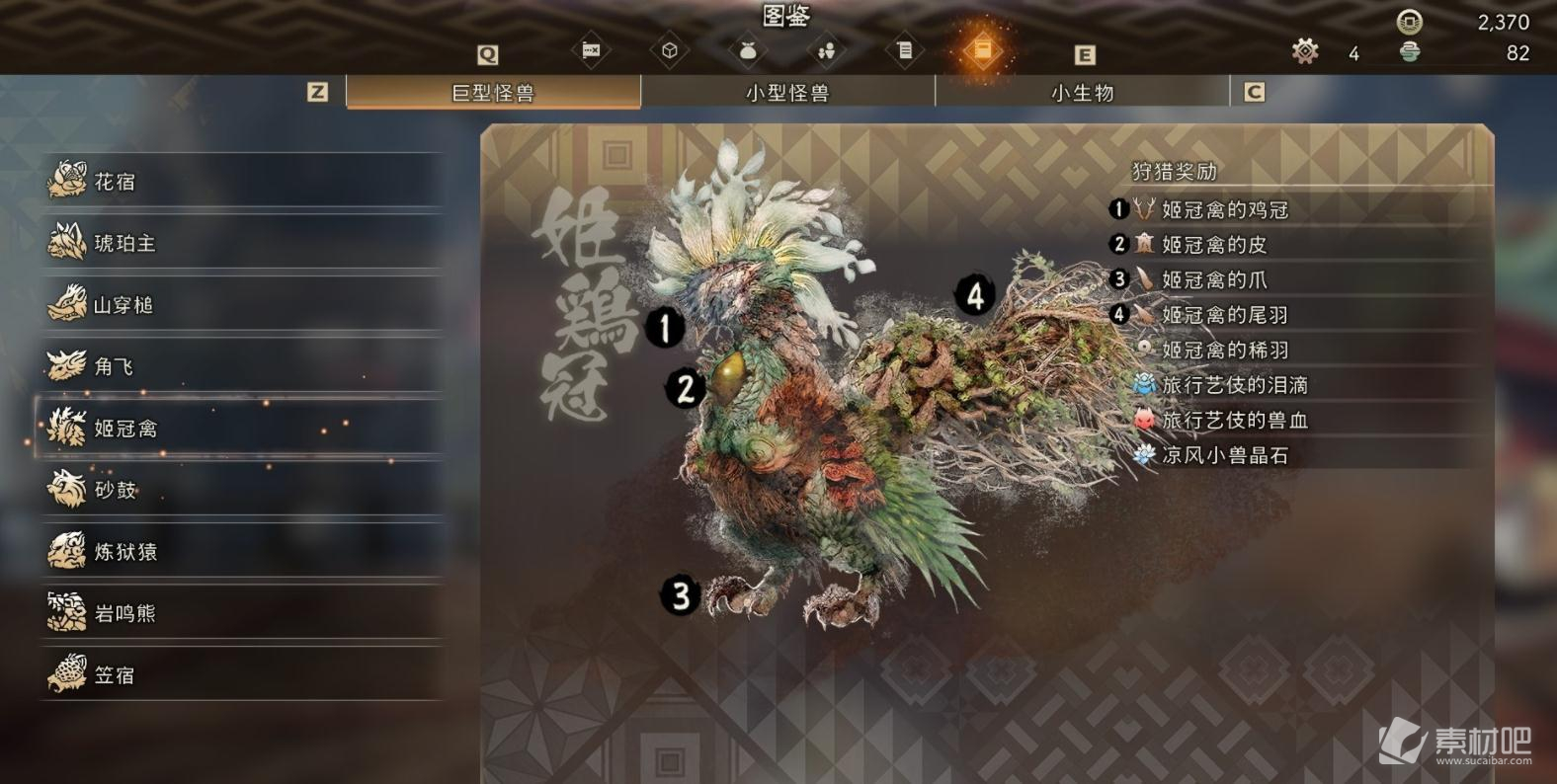The width and height of the screenshot is (1557, 784).
Task: Select the two-people icon in top menu
Action: [x=826, y=50]
